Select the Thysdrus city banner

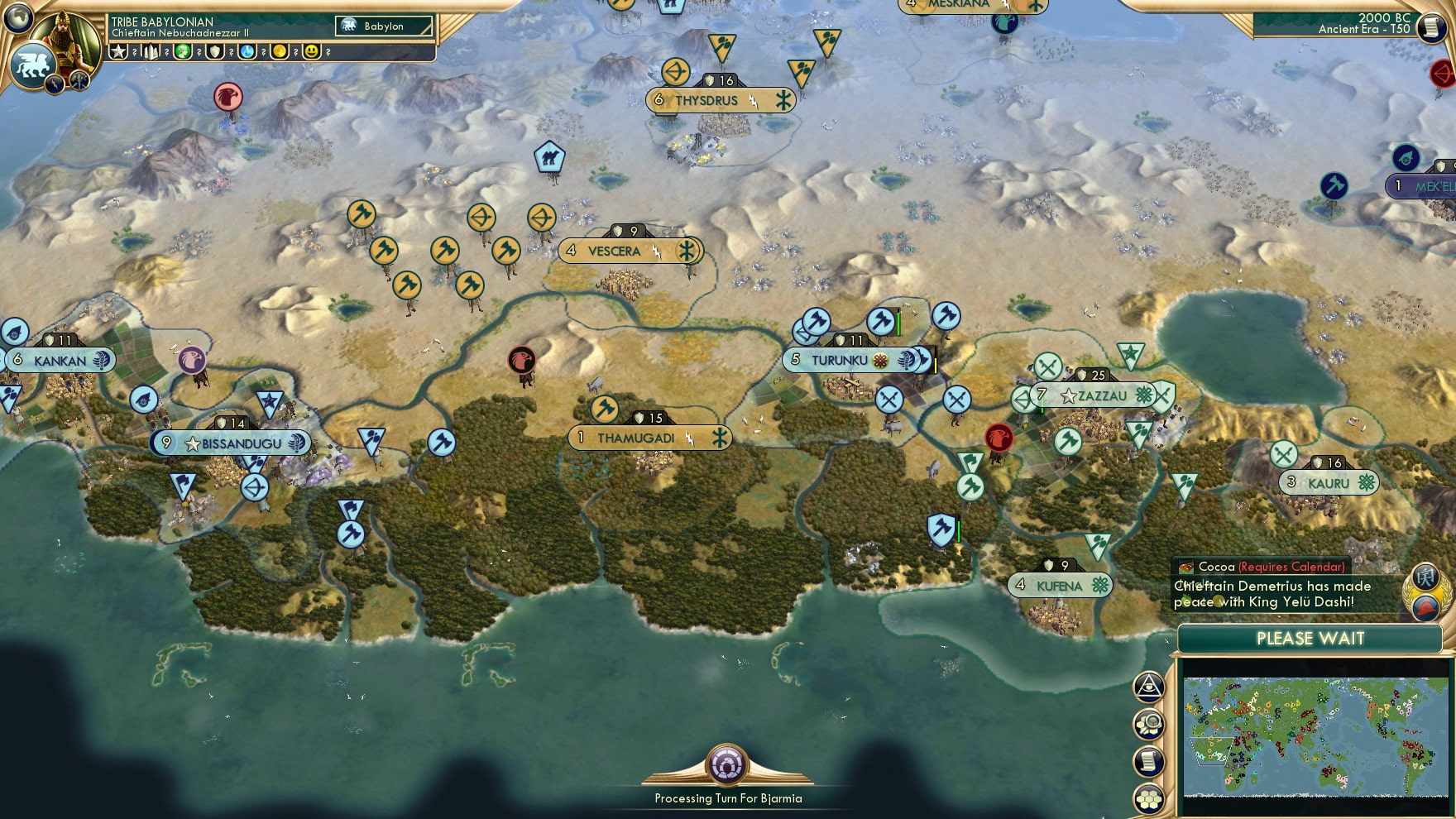tap(718, 100)
